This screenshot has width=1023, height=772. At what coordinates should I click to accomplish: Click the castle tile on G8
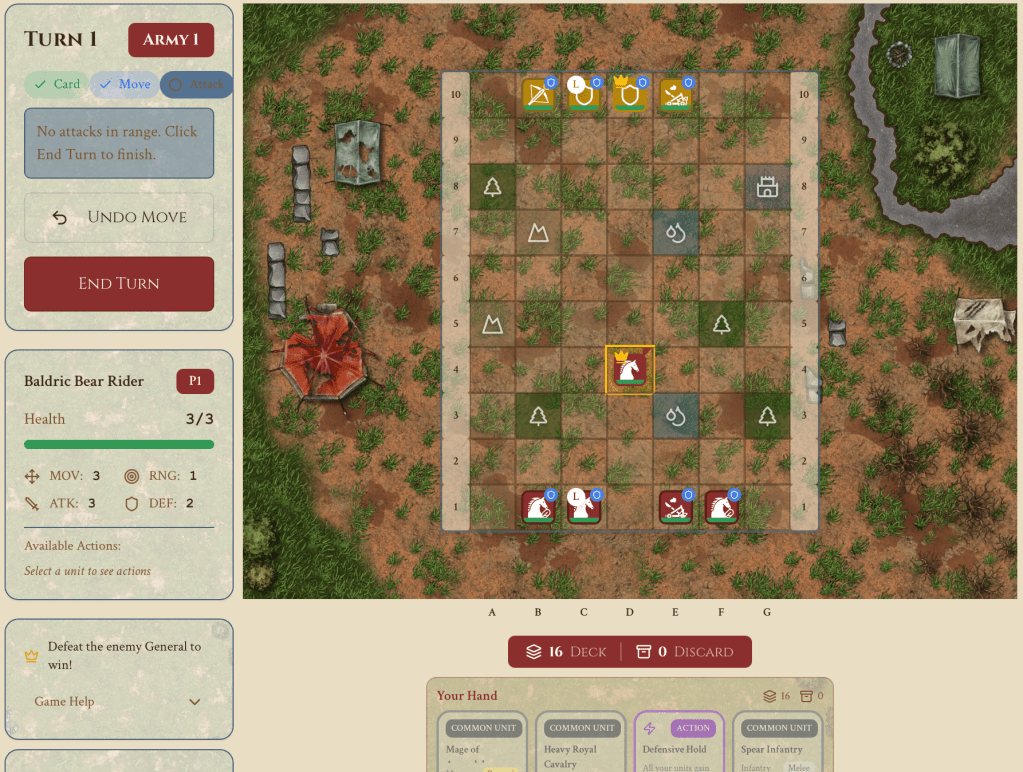point(767,187)
